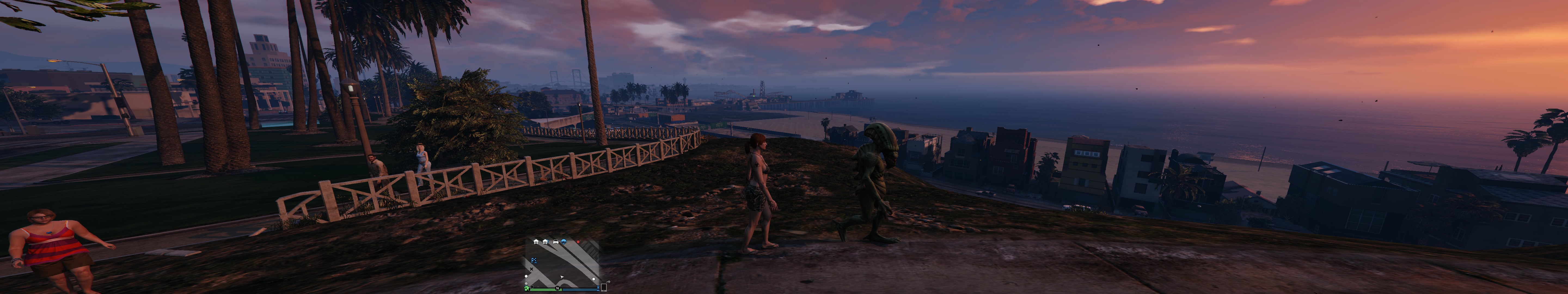Viewport: 1568px width, 294px height.
Task: Select the white car blip on minimap
Action: click(555, 242)
